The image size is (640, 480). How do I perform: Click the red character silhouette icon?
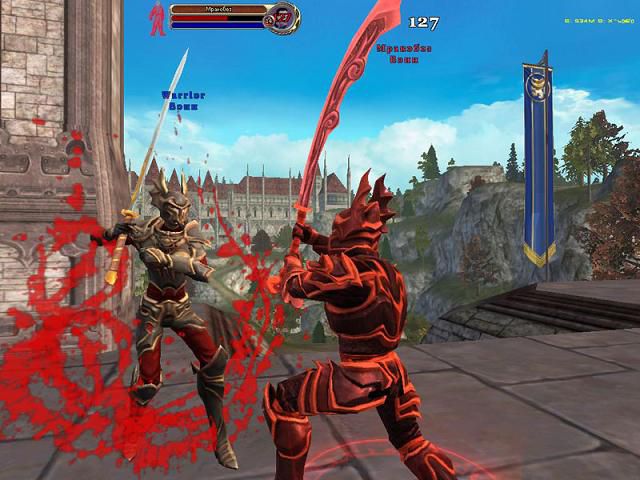tap(157, 19)
